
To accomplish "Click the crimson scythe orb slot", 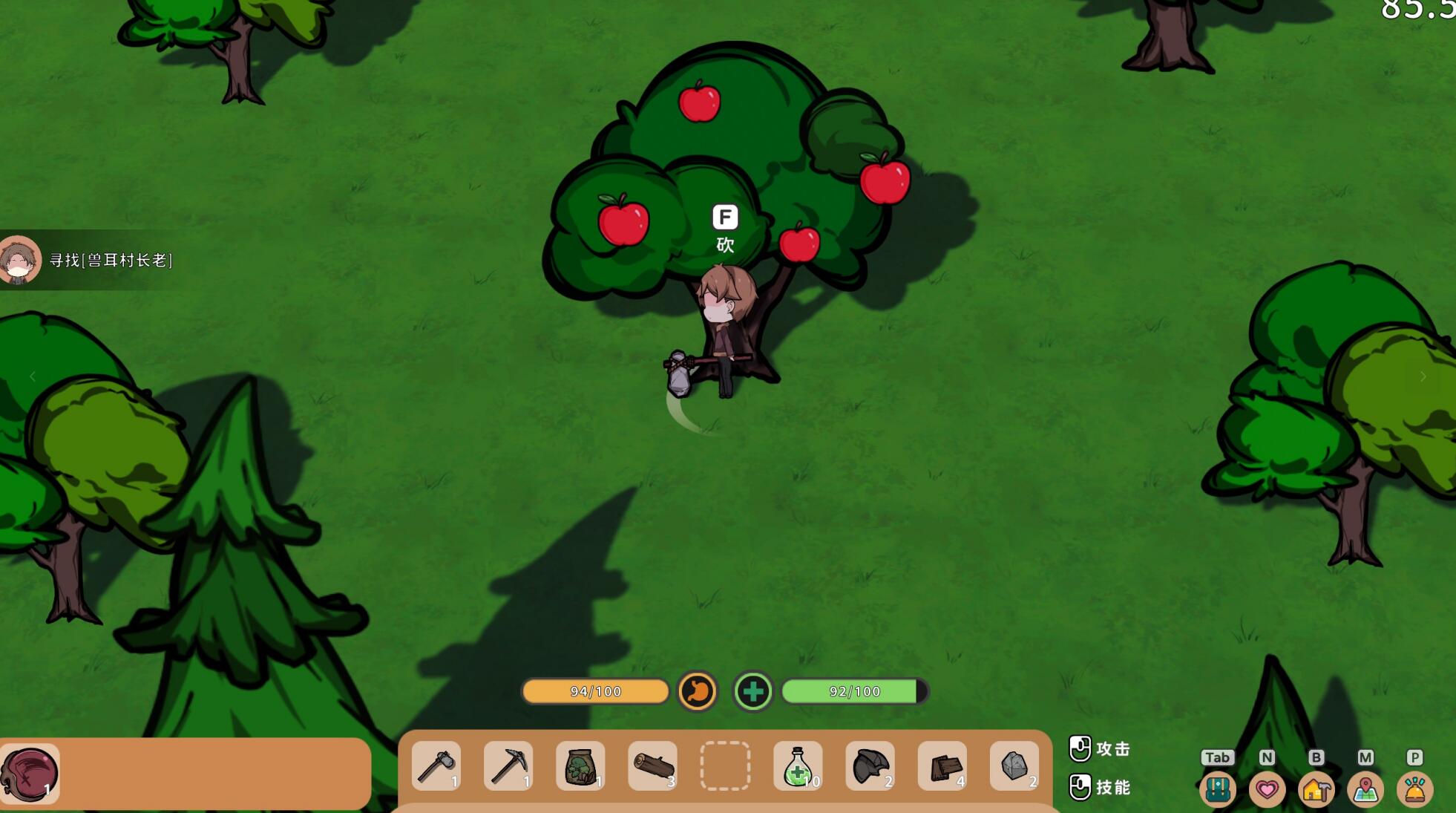I will coord(30,774).
